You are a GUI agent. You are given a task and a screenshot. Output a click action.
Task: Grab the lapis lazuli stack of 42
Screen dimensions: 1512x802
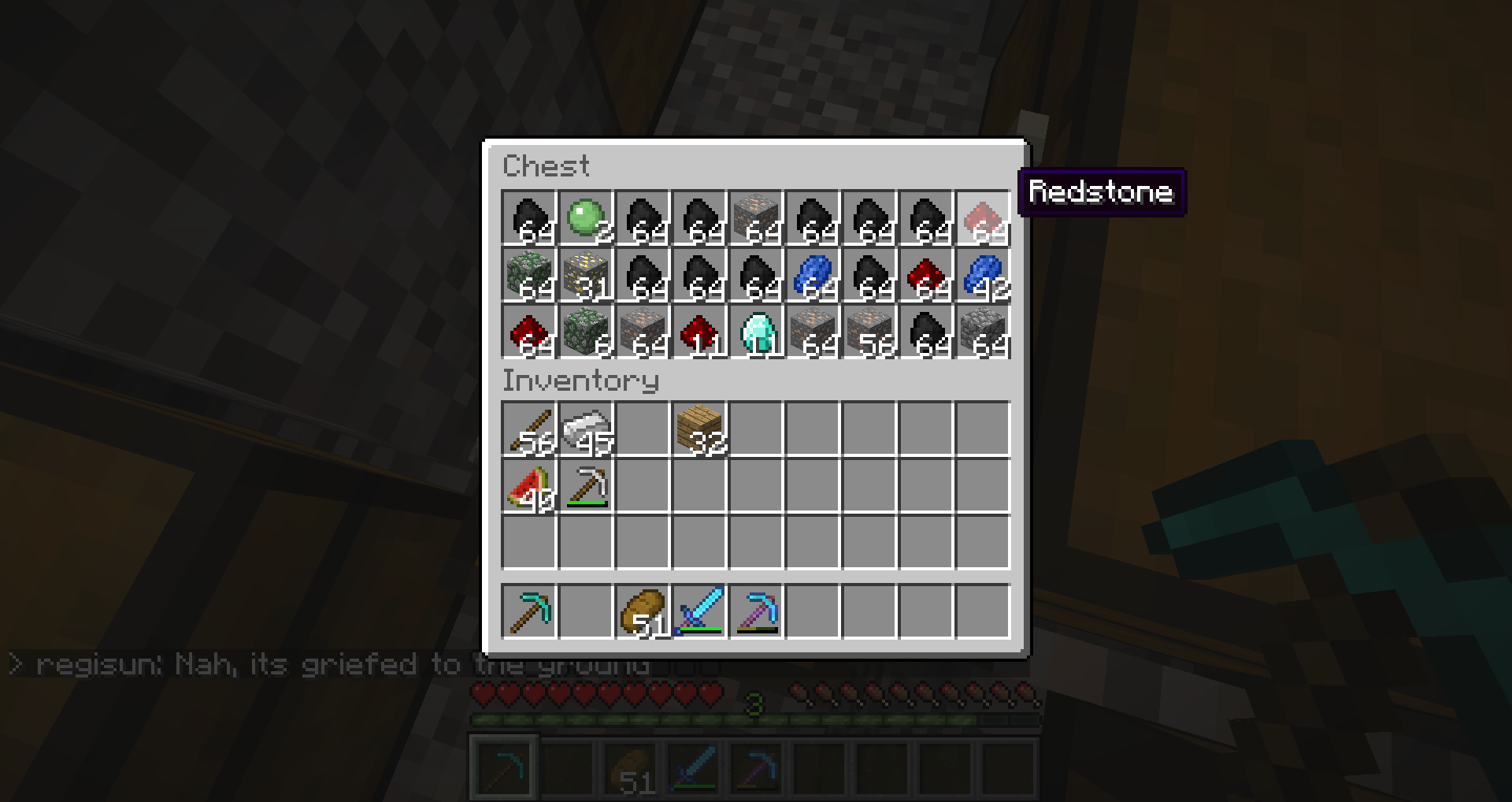click(983, 275)
